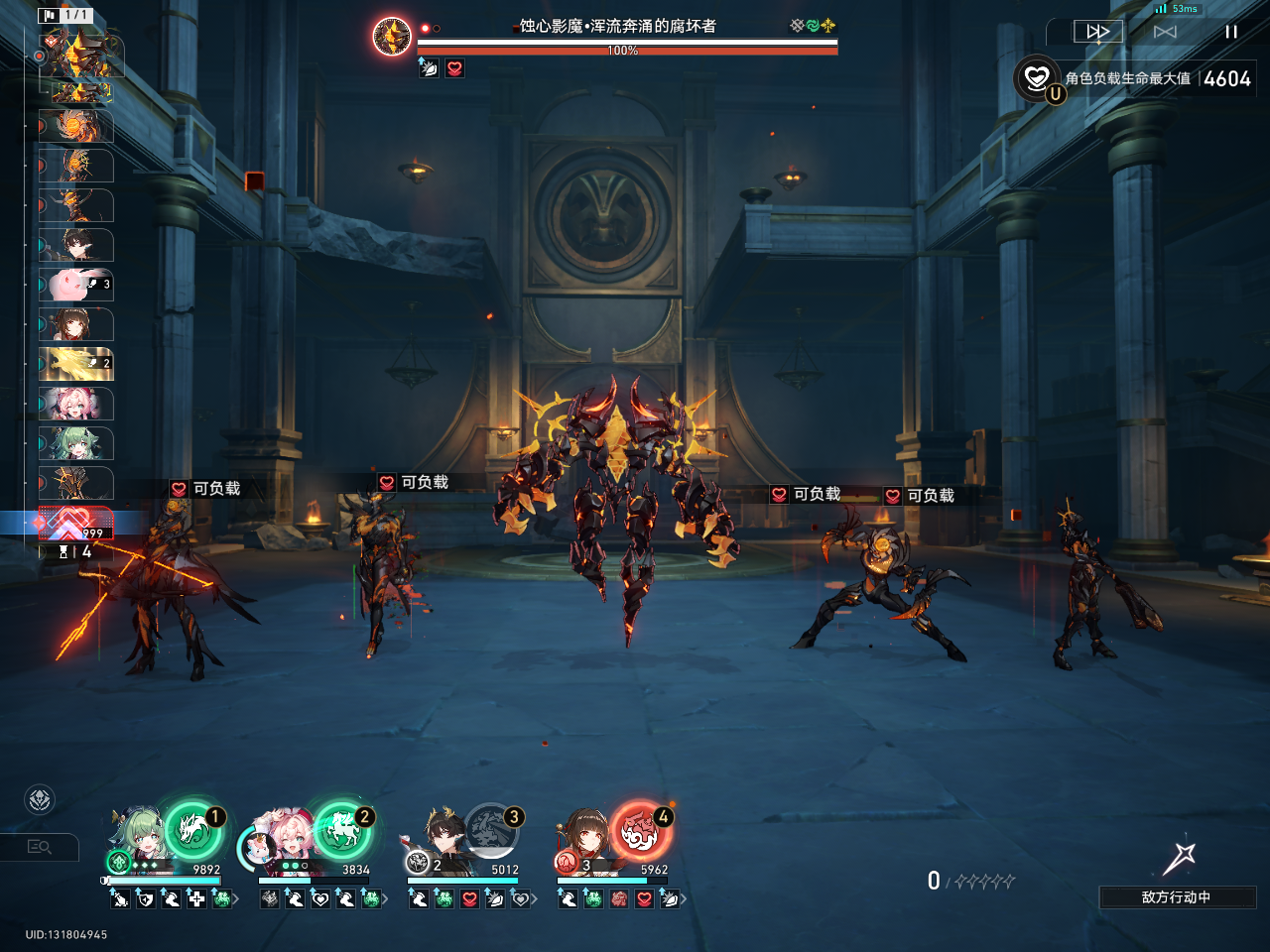Viewport: 1270px width, 952px height.
Task: Toggle the battle speed-up button
Action: pos(1098,32)
